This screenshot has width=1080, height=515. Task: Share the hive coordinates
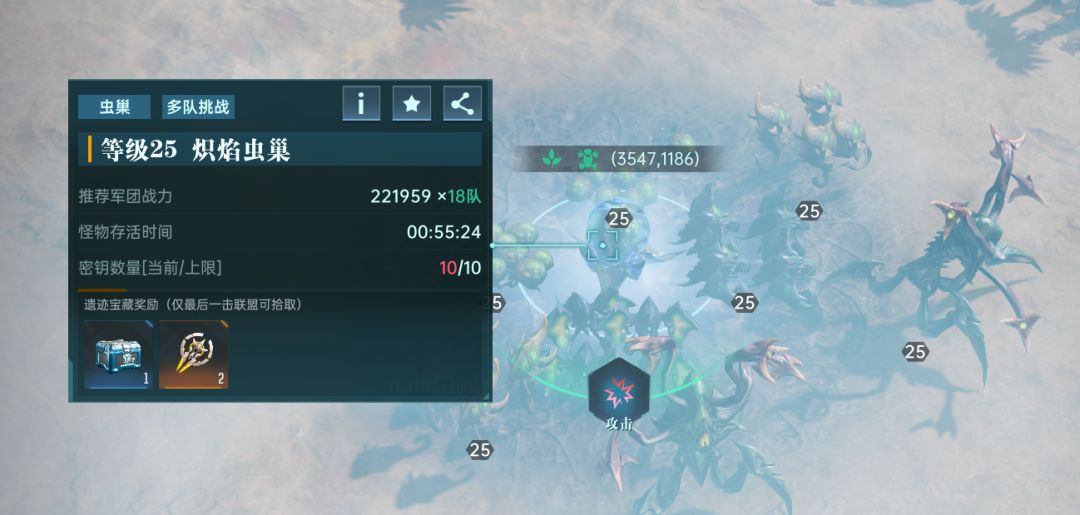[x=461, y=103]
